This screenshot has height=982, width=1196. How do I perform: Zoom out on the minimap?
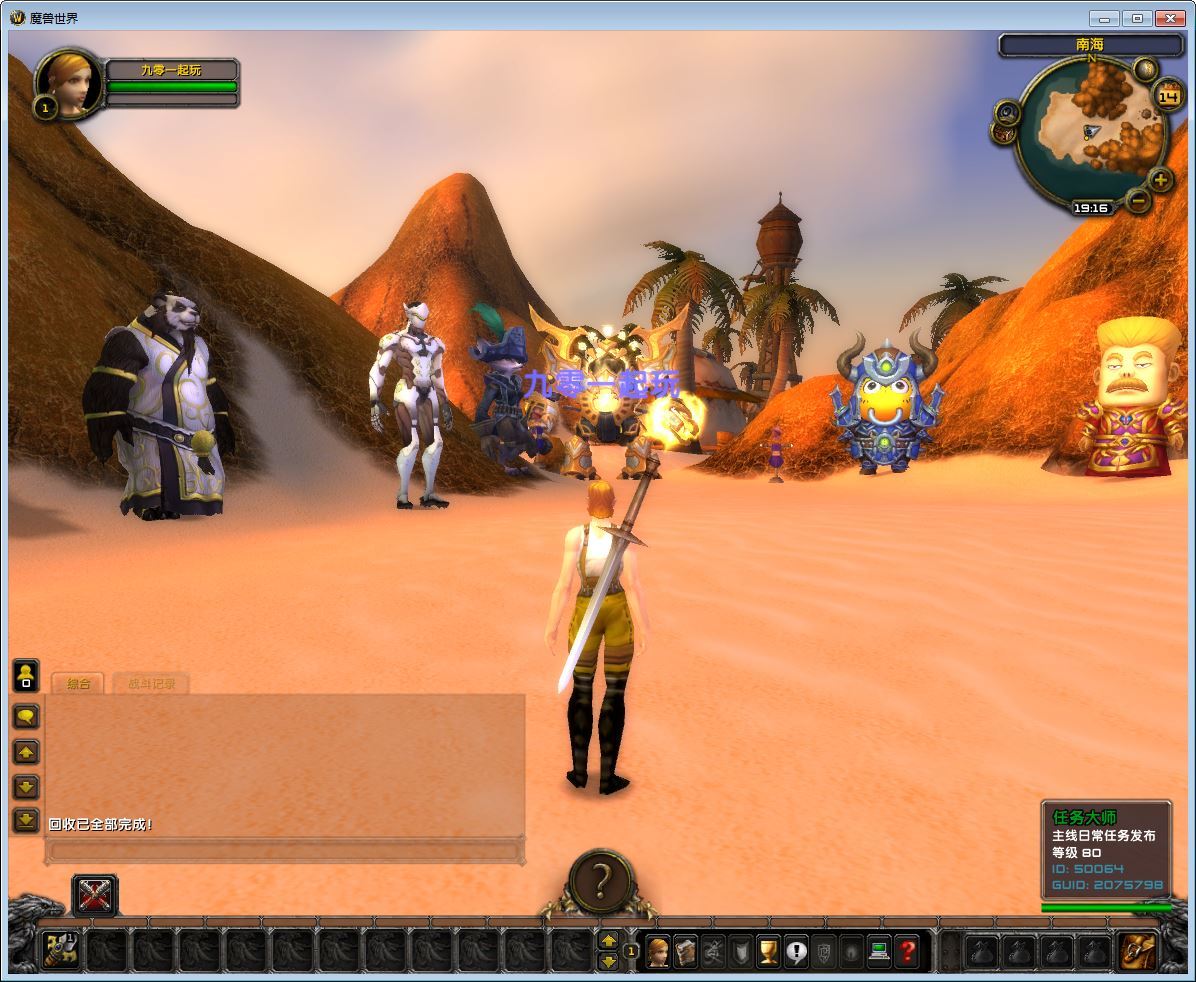click(1139, 200)
